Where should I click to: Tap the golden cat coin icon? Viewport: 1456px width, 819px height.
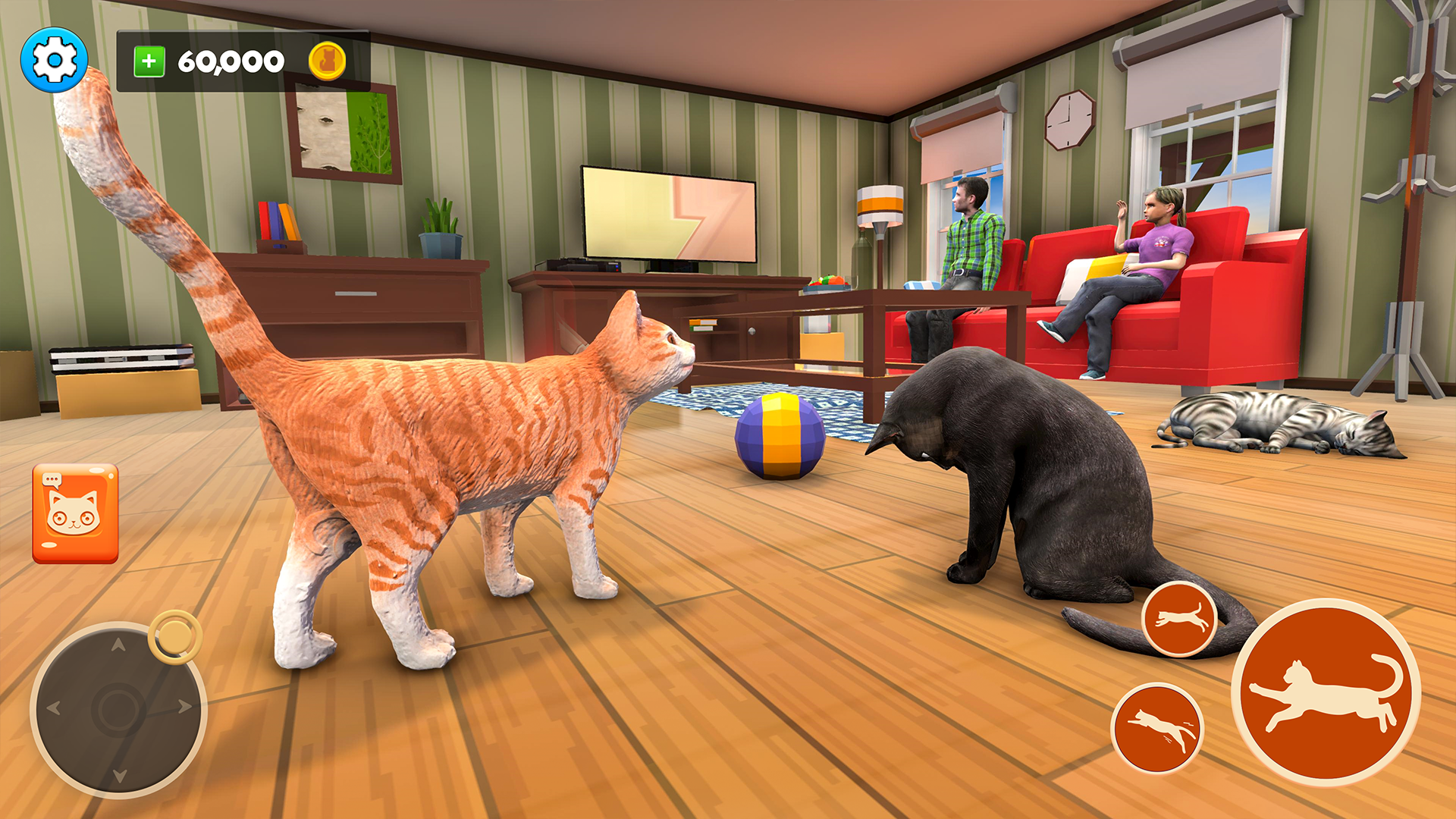326,59
